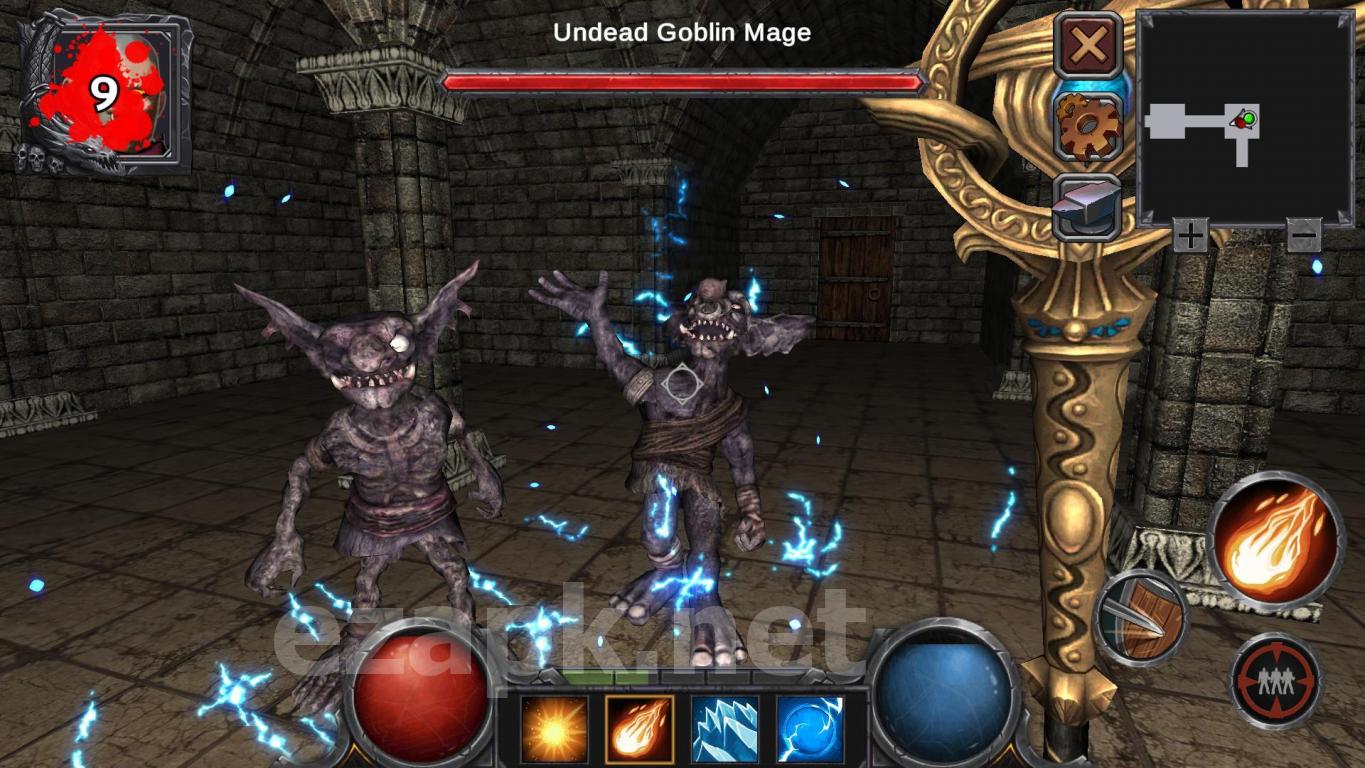
Task: Open settings via the gear icon
Action: tap(1088, 126)
